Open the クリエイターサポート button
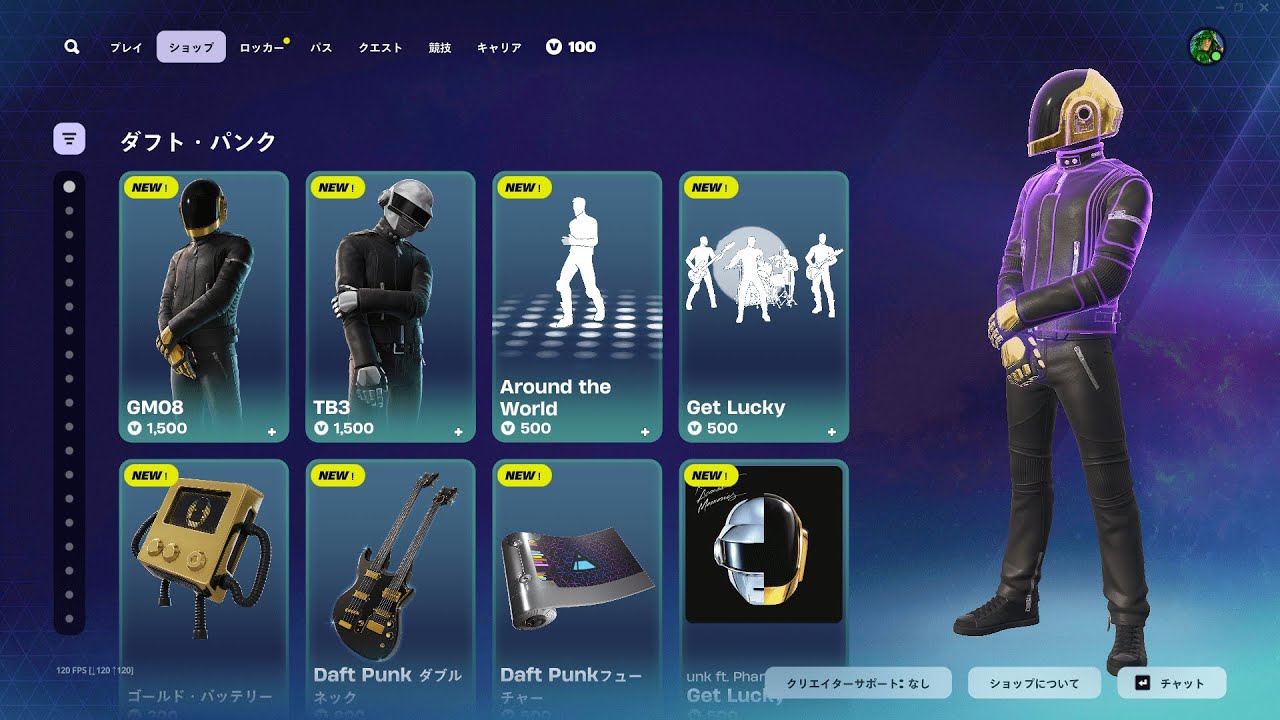The image size is (1280, 720). click(x=858, y=683)
